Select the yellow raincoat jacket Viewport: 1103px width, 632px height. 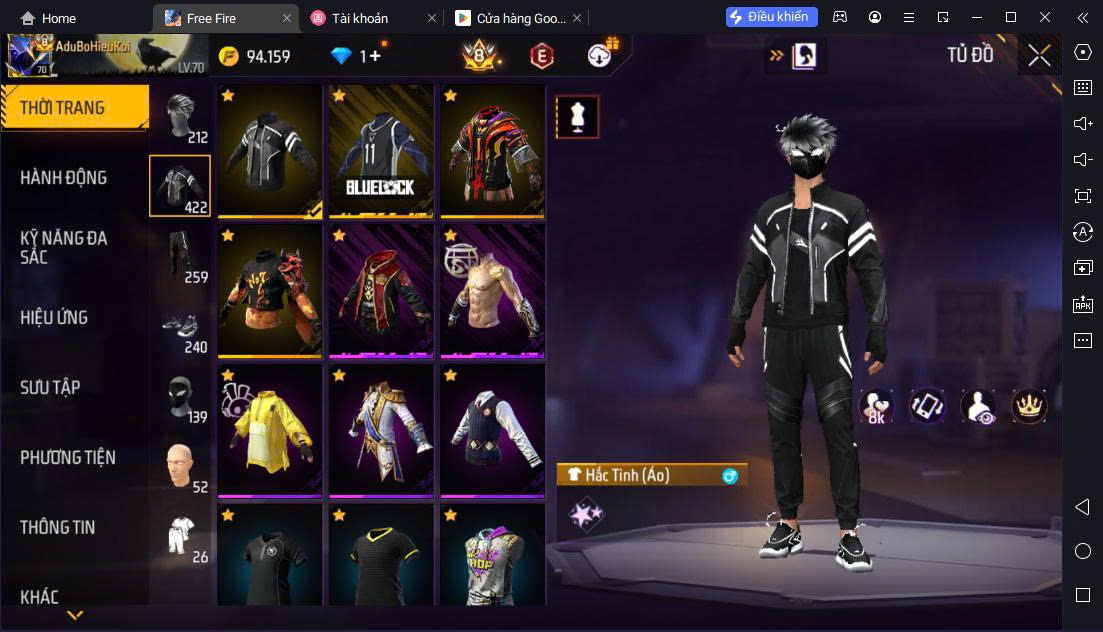pos(269,430)
